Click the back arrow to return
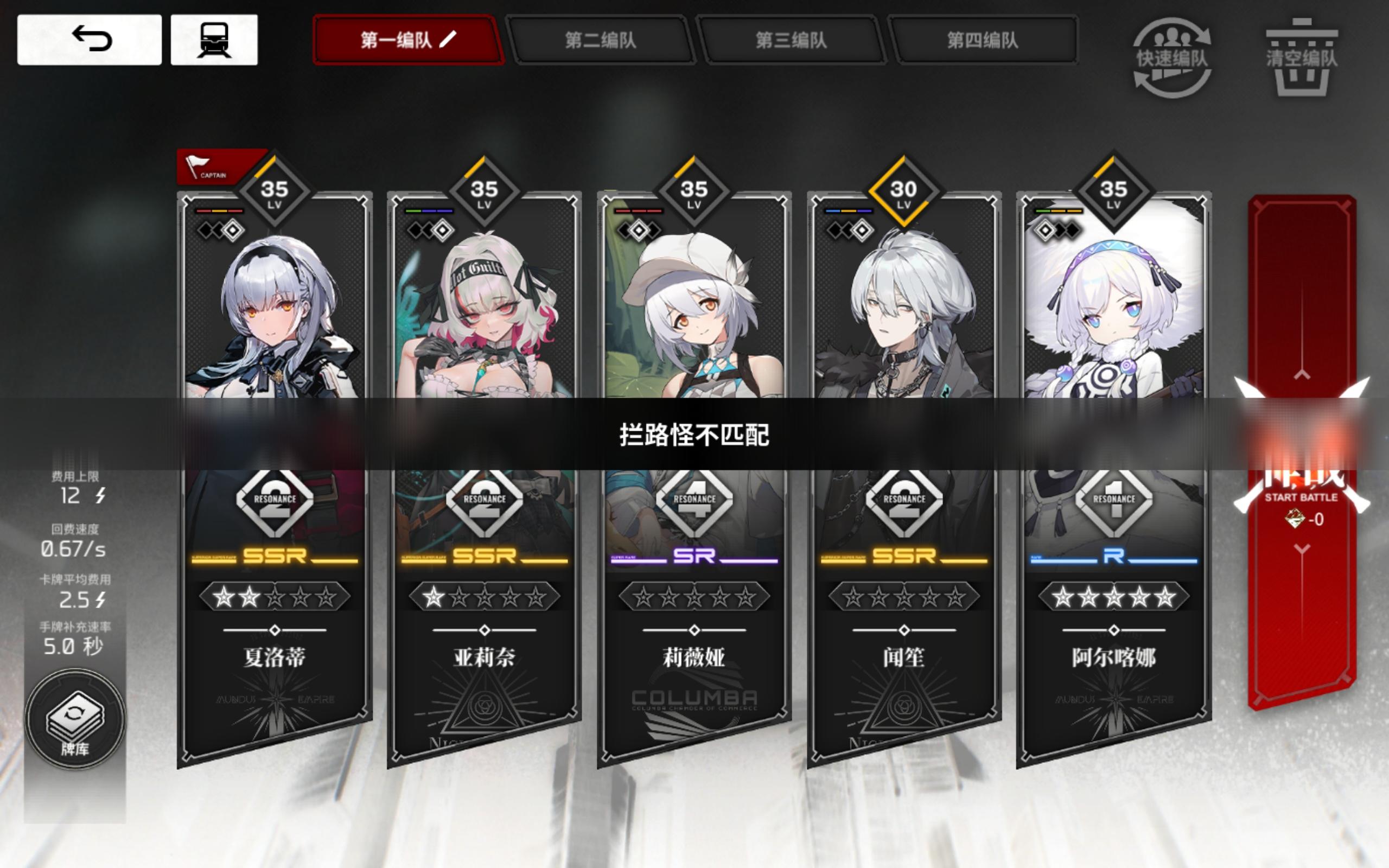 (x=92, y=40)
